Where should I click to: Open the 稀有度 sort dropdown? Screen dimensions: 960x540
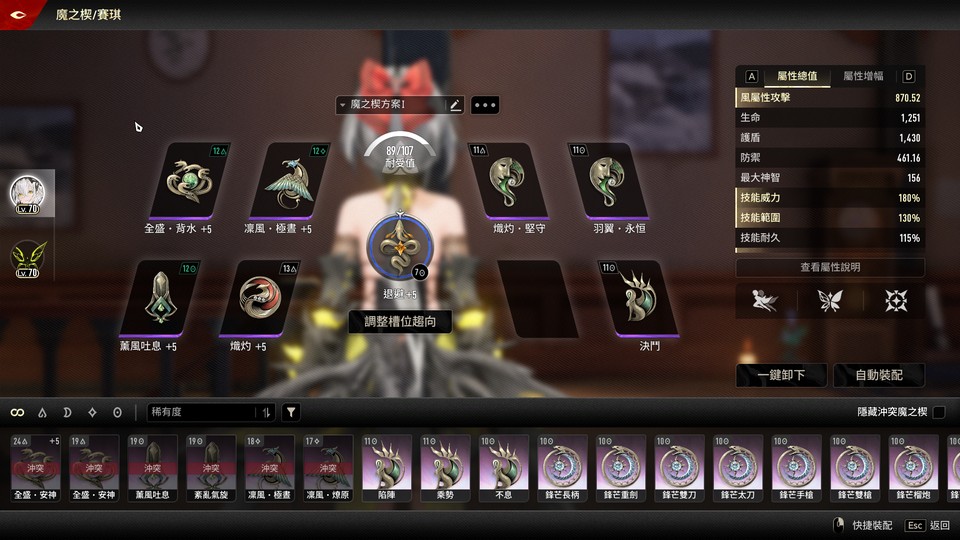[210, 412]
